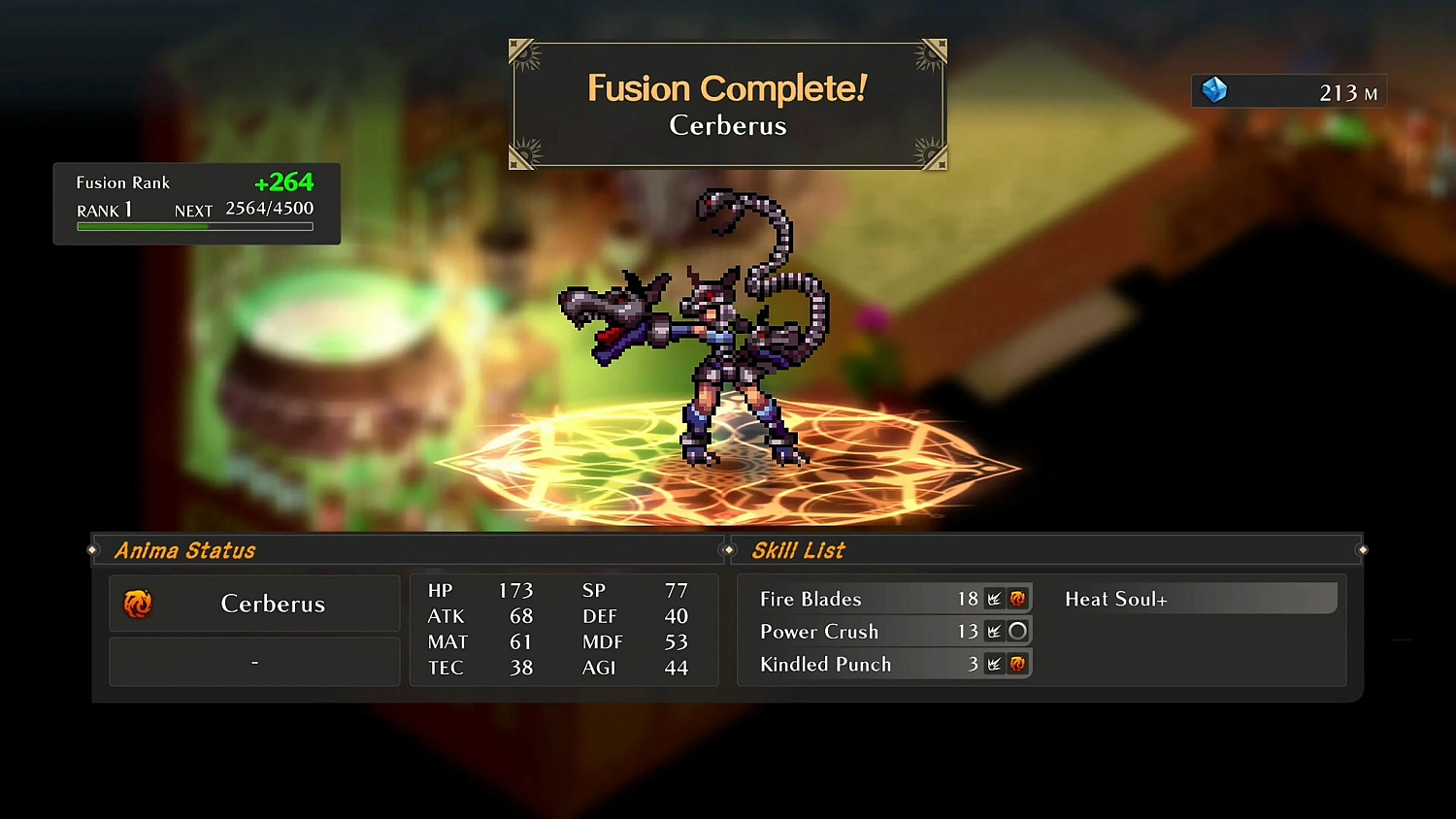This screenshot has width=1456, height=819.
Task: Expand the Anima Status panel diamond marker
Action: point(93,549)
